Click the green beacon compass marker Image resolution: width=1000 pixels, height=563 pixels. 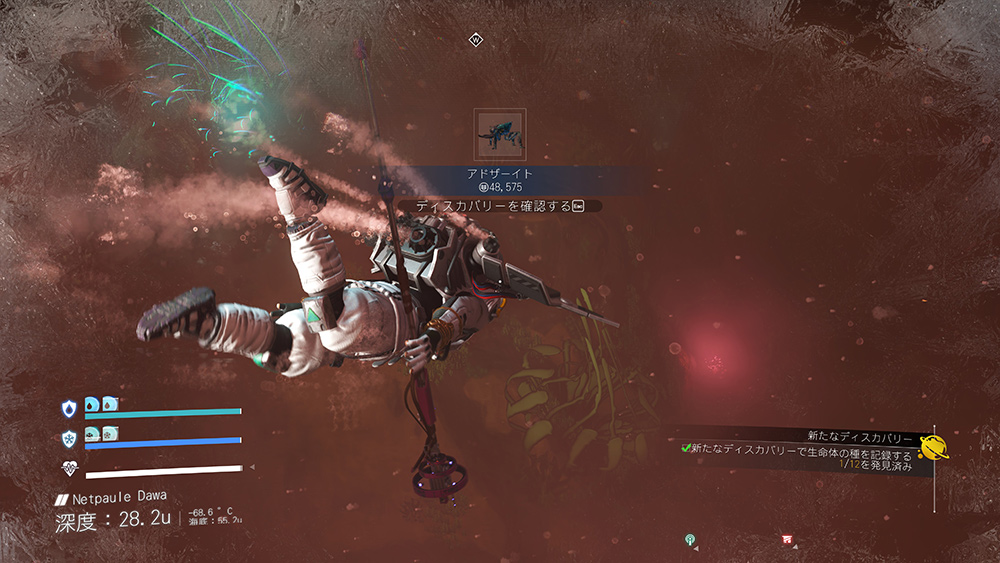coord(690,540)
